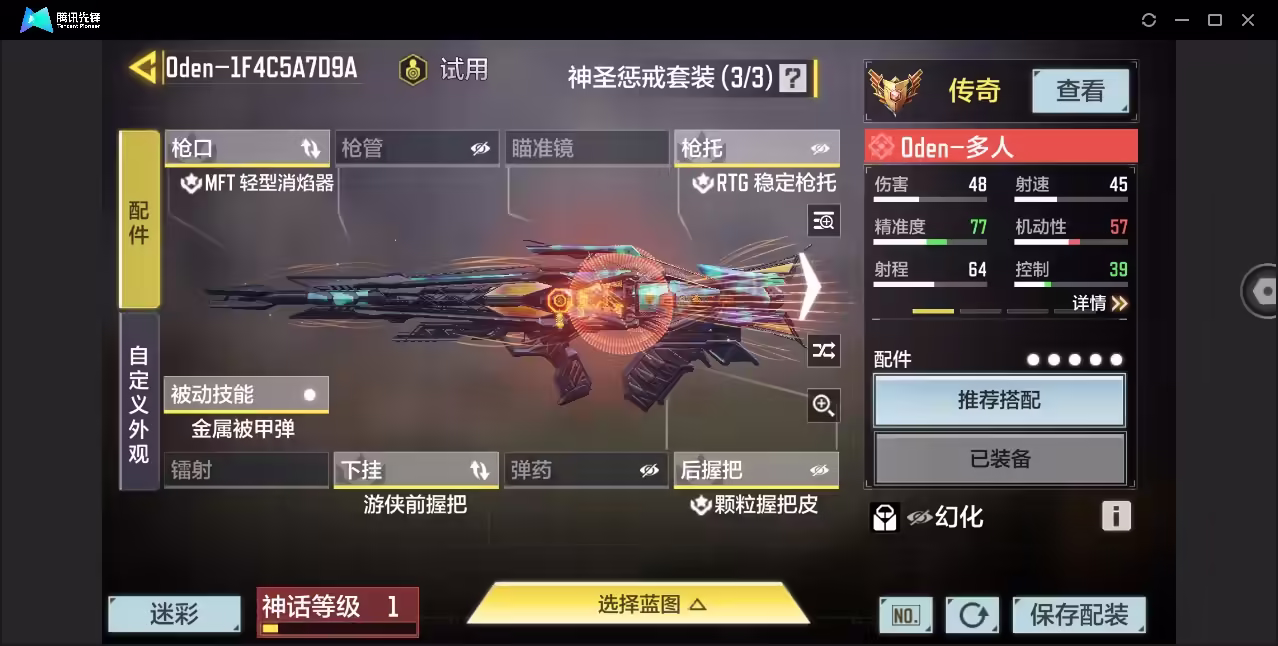Select the 枪托 stock attachment slot
The height and width of the screenshot is (646, 1278).
click(x=756, y=148)
